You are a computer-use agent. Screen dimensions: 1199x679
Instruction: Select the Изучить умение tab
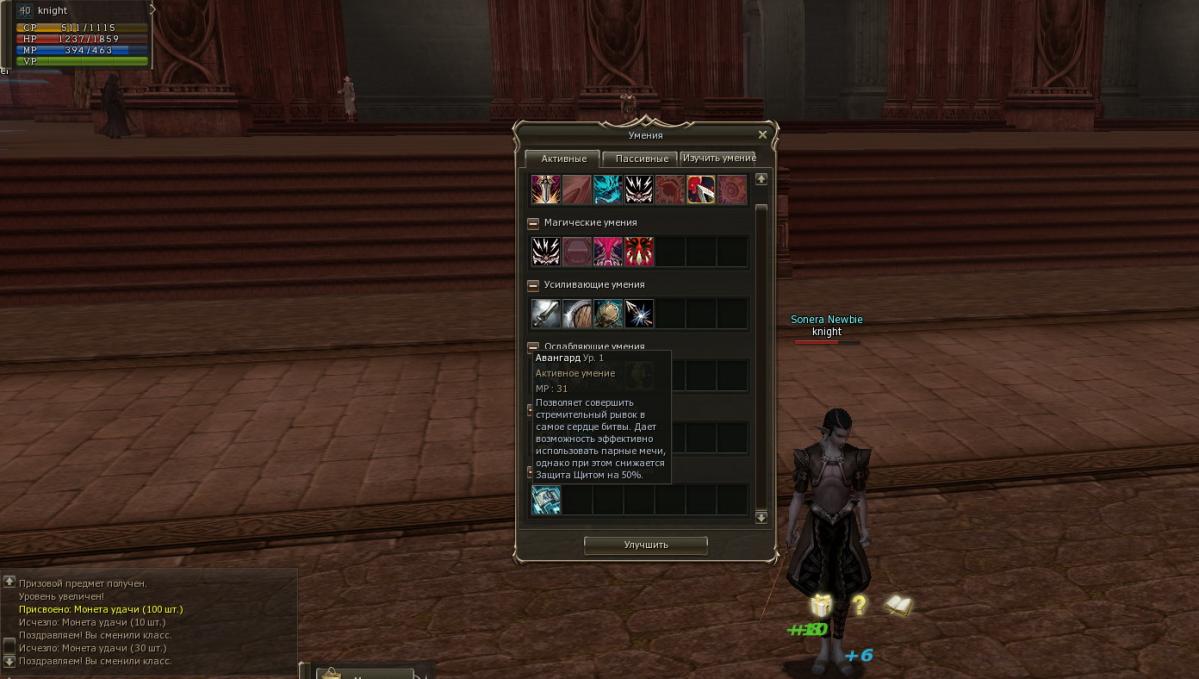click(719, 158)
